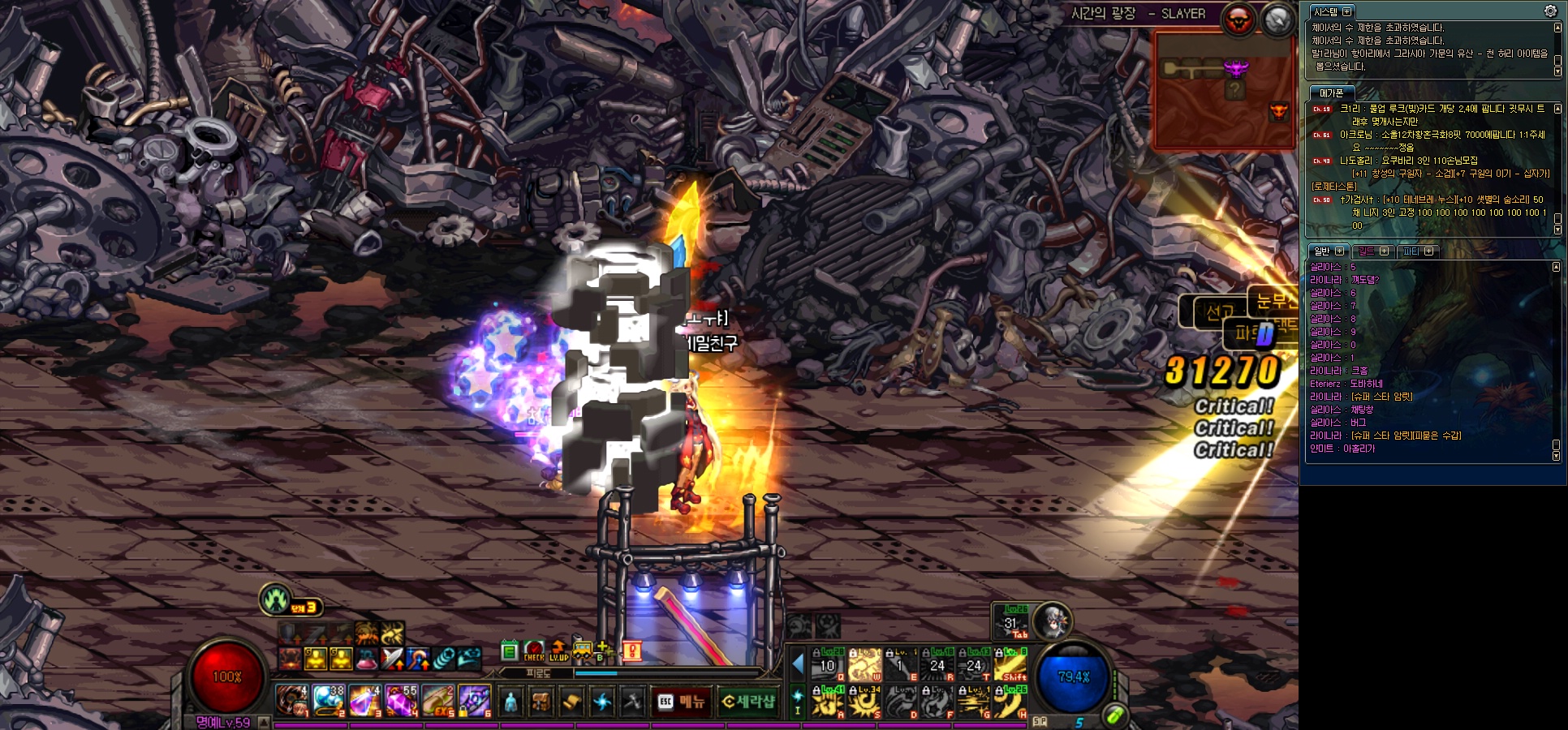Open chat settings with the gear icon
This screenshot has height=730, width=1568.
click(x=1549, y=11)
